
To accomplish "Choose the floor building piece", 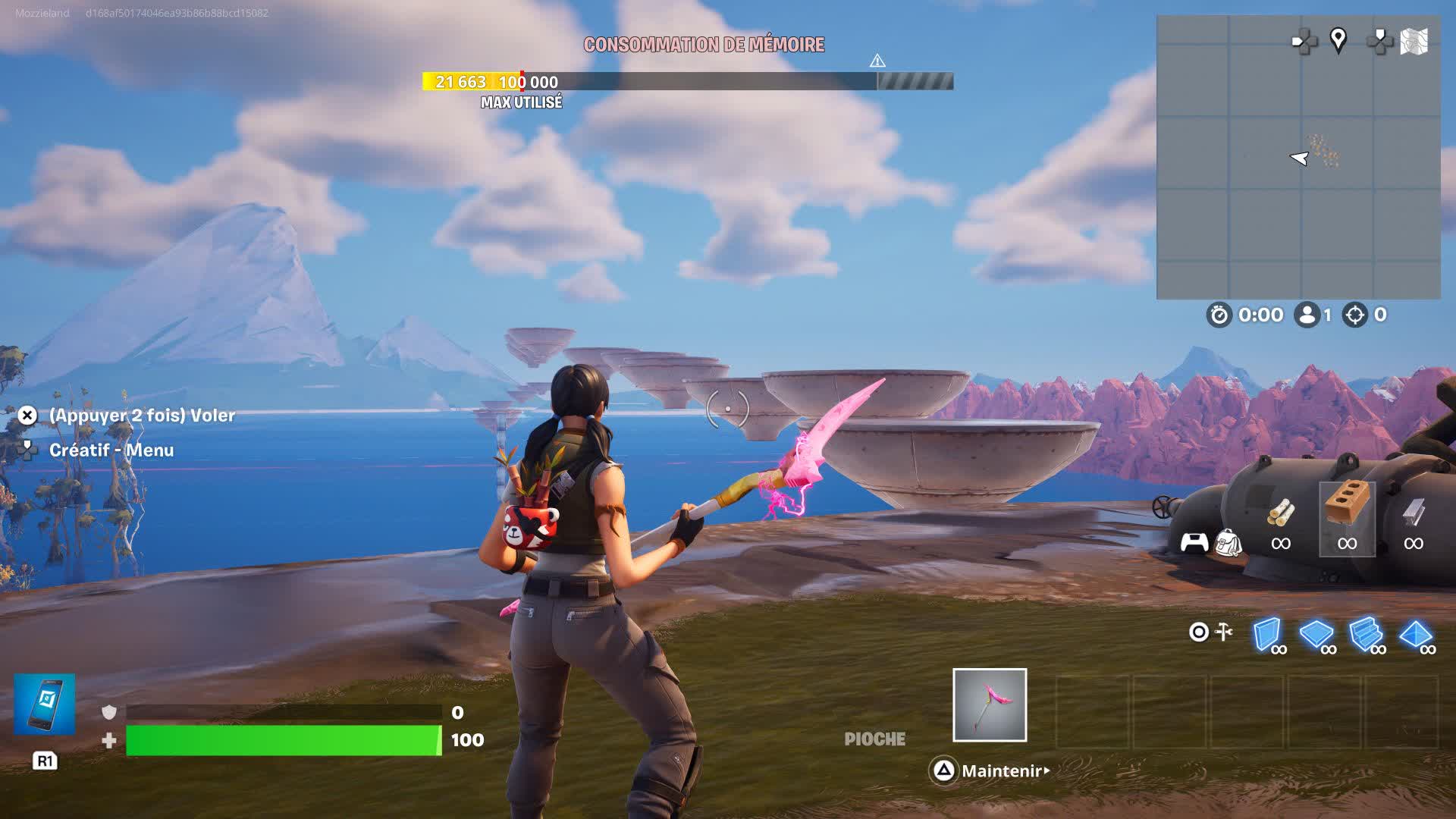I will tap(1316, 635).
